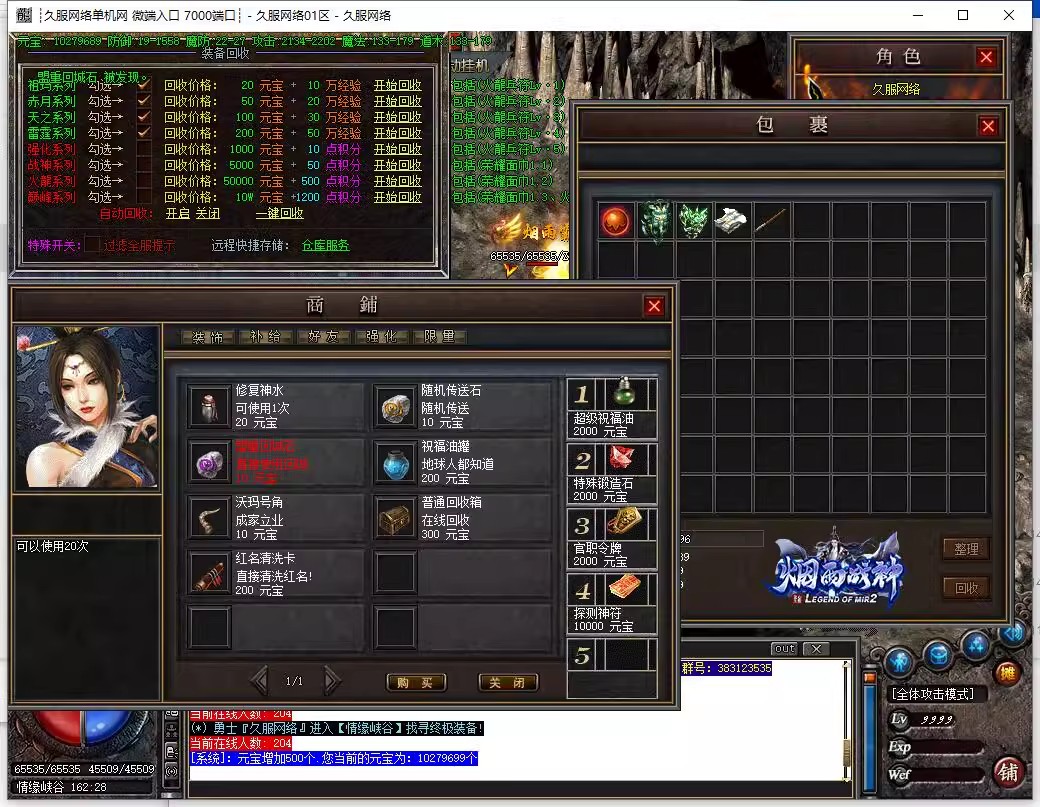Select the red orb in the bag
The width and height of the screenshot is (1040, 807).
tap(615, 220)
